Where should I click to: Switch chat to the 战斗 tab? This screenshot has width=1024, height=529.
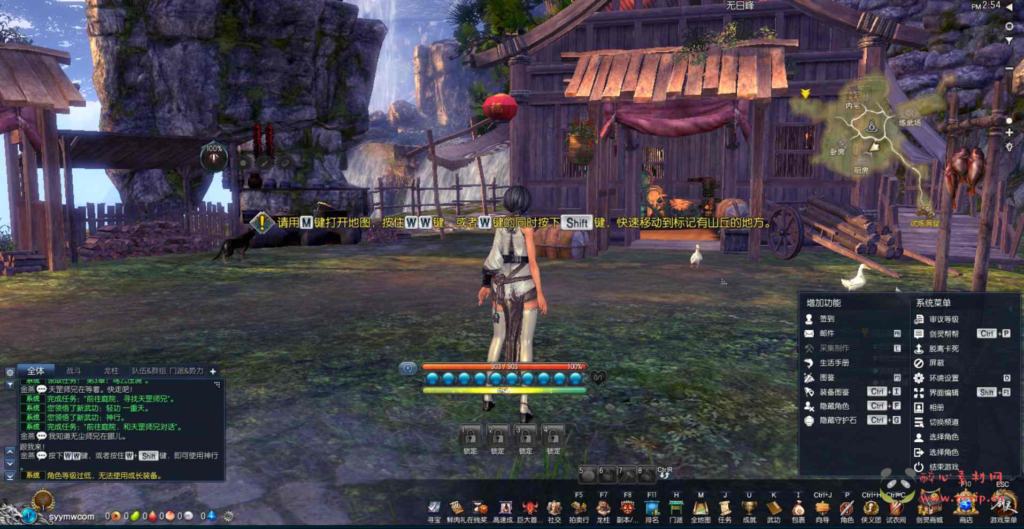(x=73, y=370)
